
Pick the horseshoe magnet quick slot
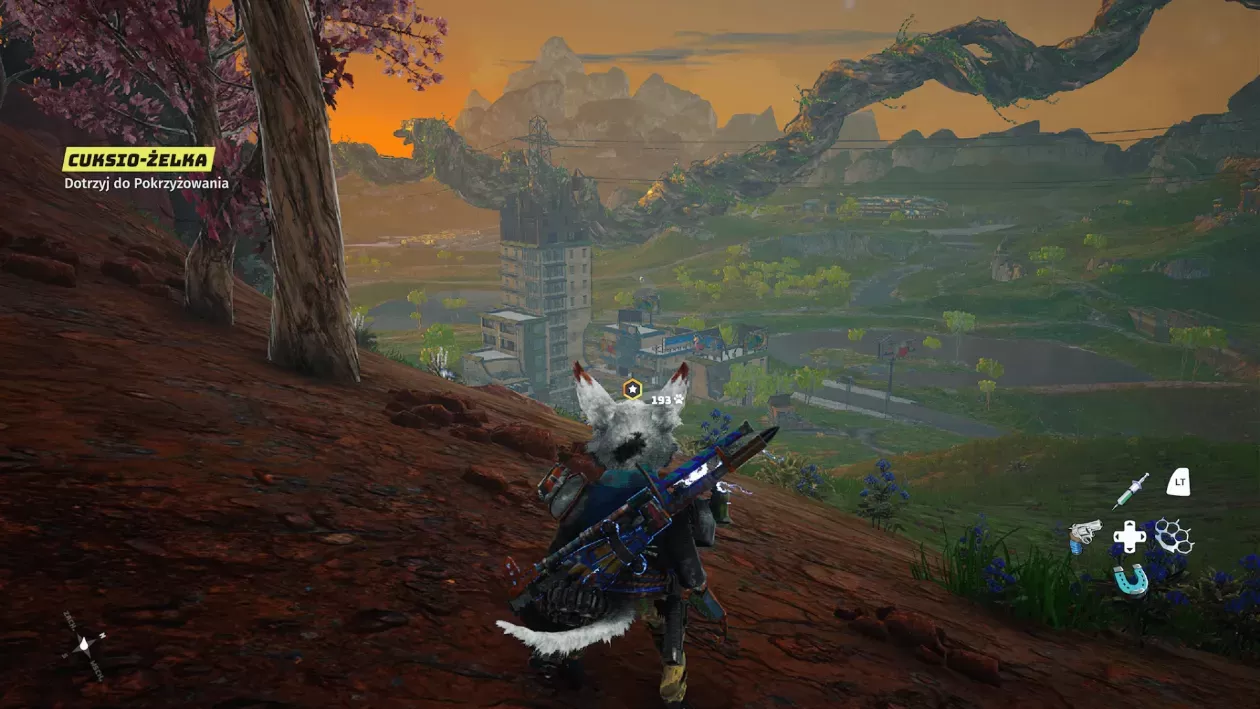point(1130,579)
